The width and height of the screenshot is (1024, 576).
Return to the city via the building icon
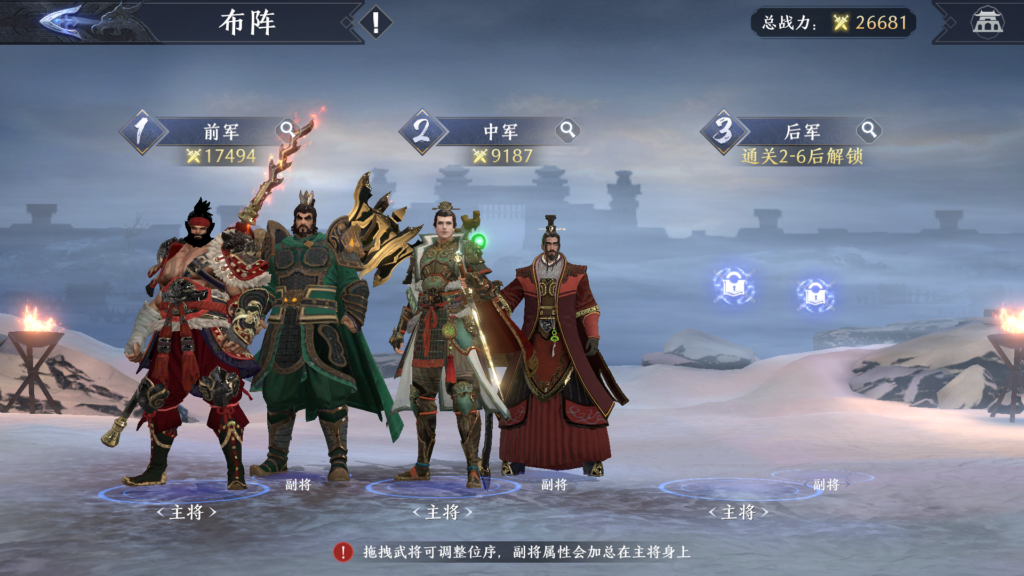(987, 22)
